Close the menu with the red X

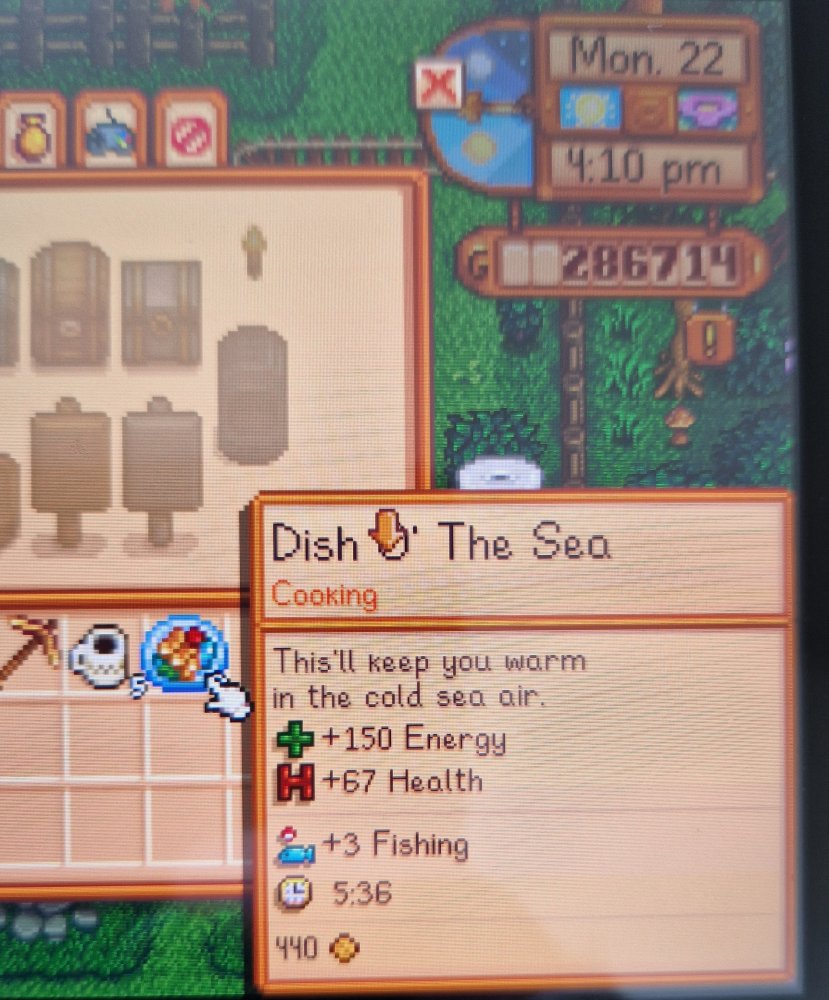coord(438,84)
